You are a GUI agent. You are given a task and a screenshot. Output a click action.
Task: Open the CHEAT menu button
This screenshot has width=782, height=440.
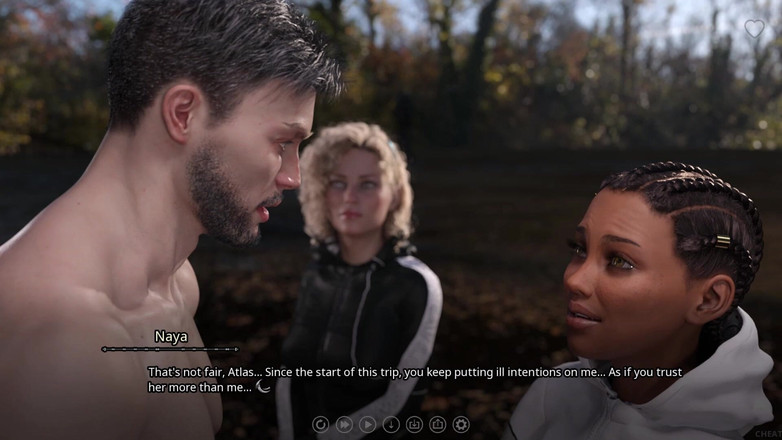(x=768, y=434)
